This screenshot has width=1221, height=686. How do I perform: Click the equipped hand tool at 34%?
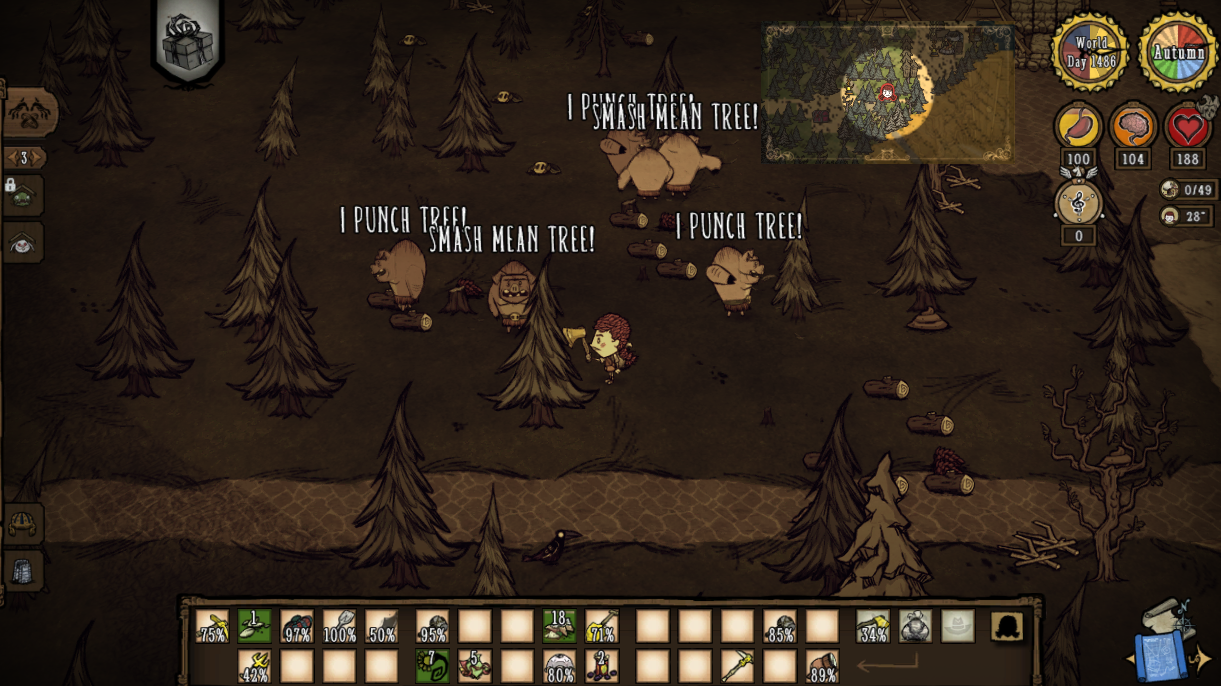[x=873, y=627]
